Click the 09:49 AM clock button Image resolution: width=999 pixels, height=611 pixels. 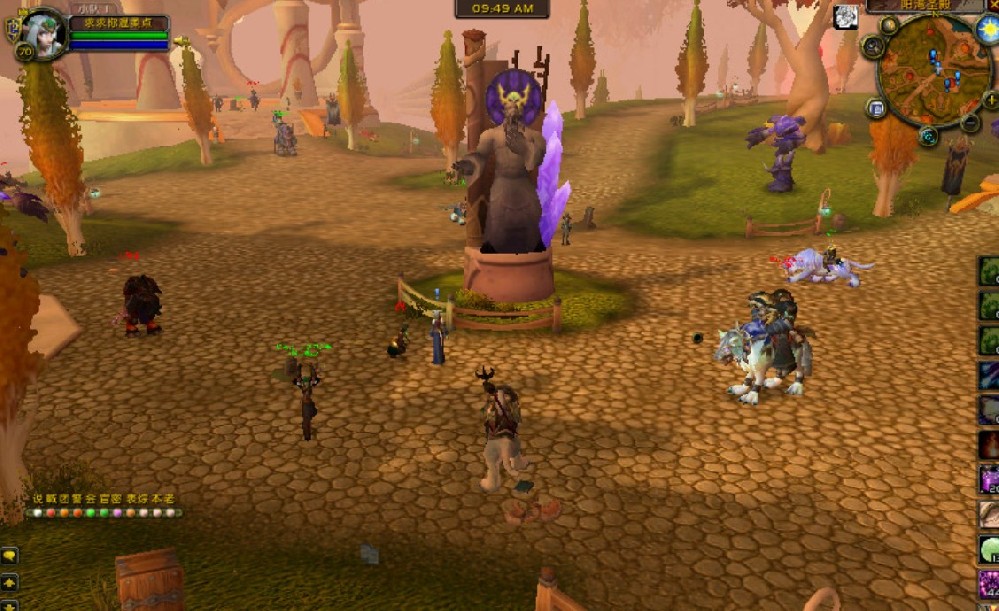[x=502, y=9]
